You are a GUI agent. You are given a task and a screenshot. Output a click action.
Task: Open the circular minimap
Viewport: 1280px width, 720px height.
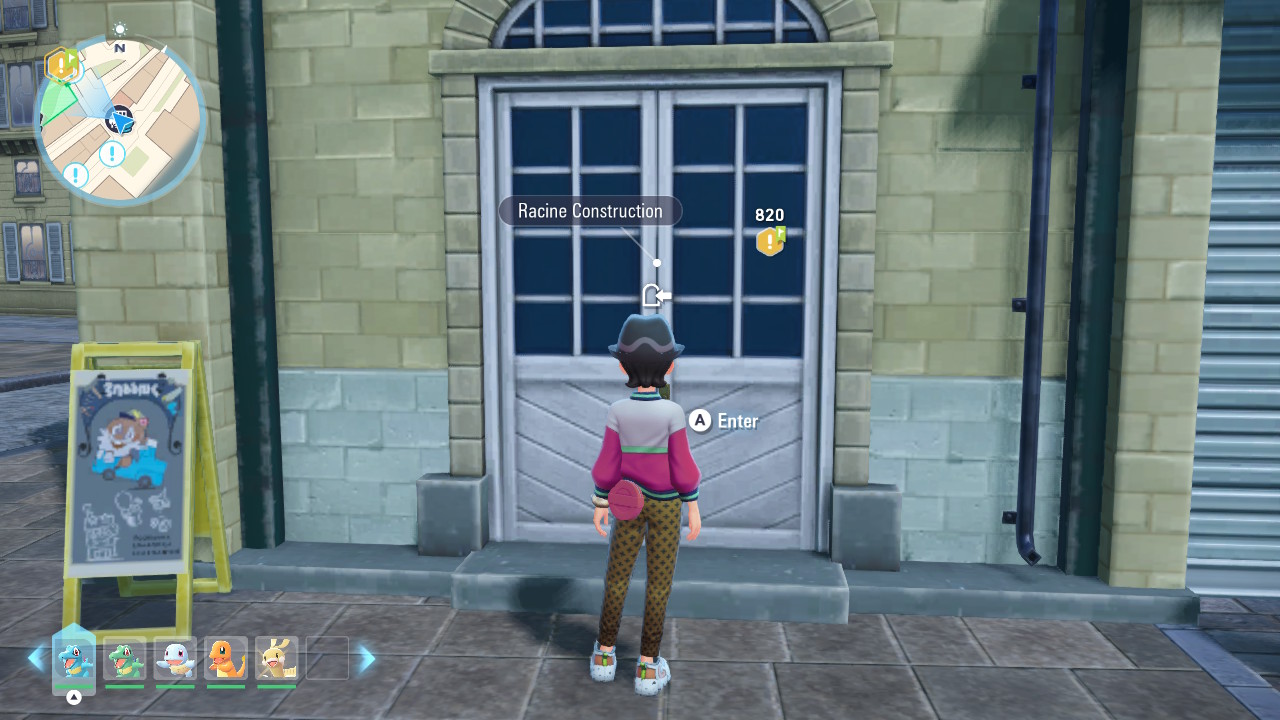(119, 120)
